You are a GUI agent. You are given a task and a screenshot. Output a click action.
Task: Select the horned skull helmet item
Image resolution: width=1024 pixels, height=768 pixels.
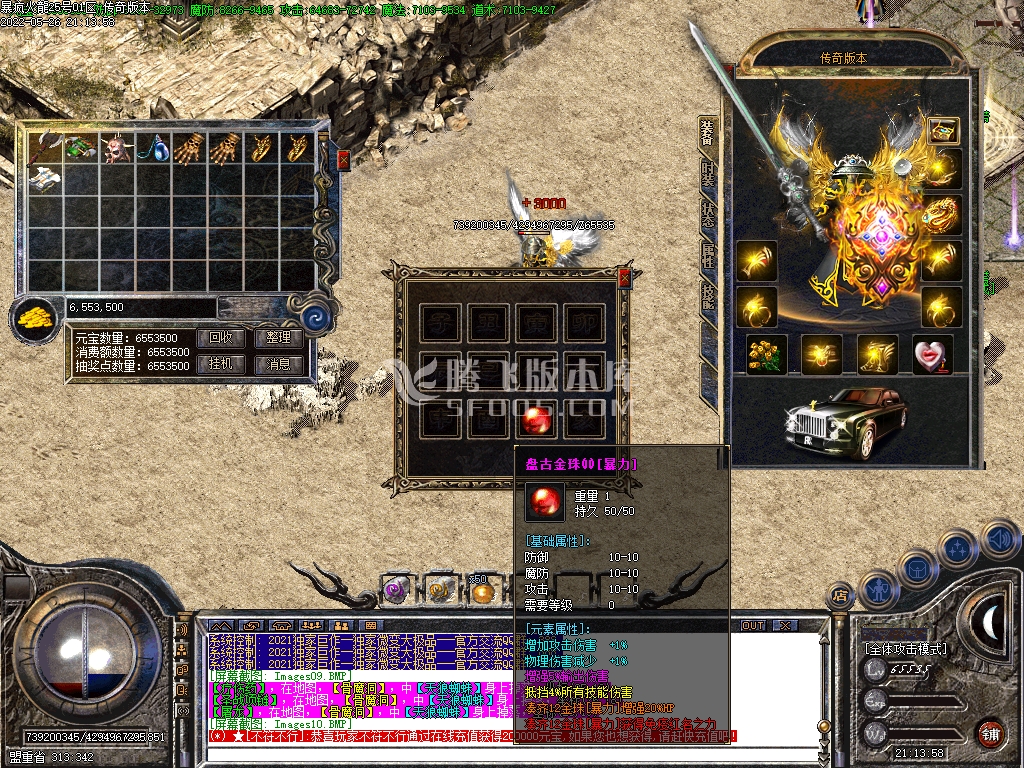pyautogui.click(x=118, y=148)
